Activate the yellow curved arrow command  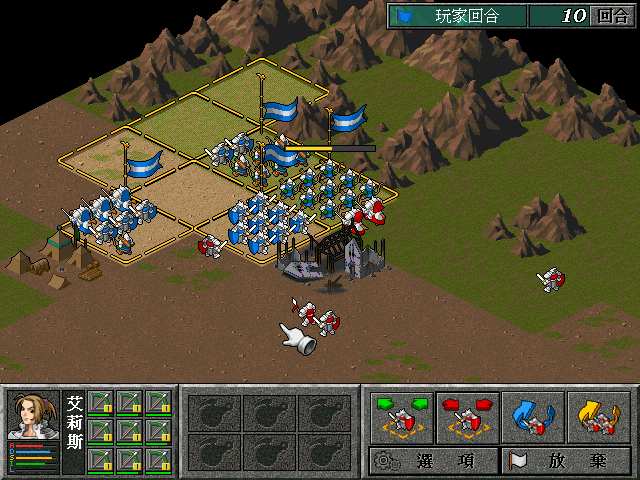(598, 417)
